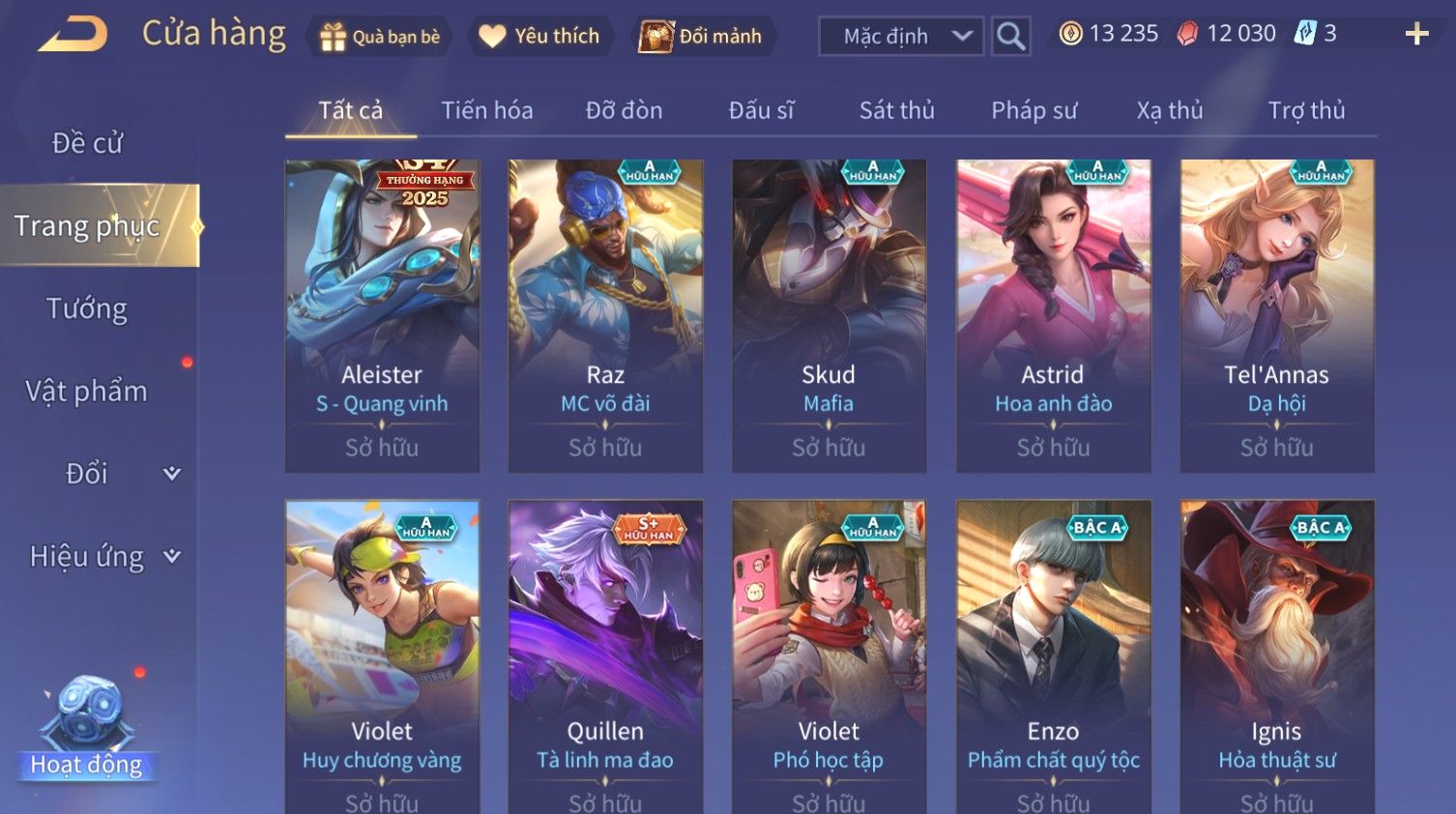Expand the Mặc định sort dropdown
Screen dimensions: 1456x814
pyautogui.click(x=900, y=37)
